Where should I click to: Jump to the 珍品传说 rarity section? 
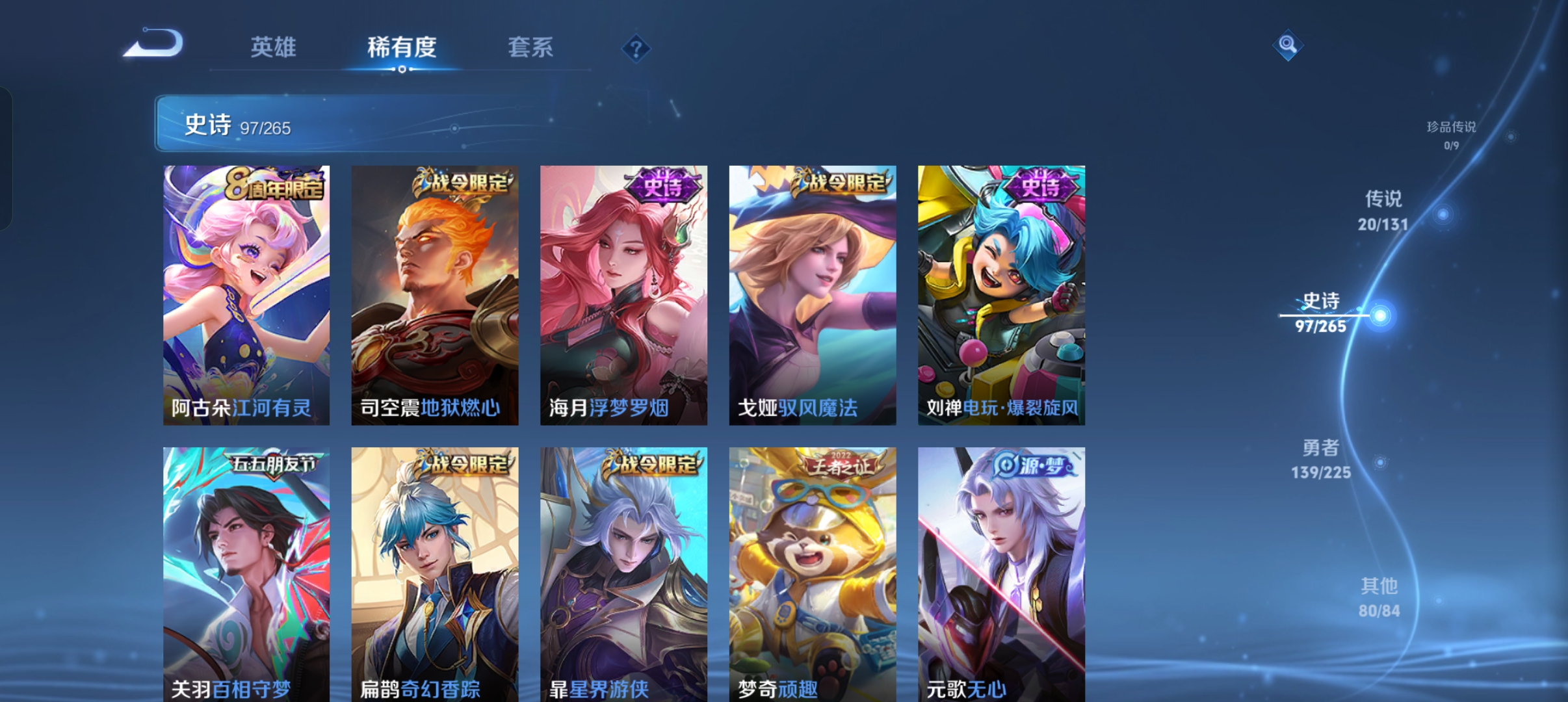1451,134
